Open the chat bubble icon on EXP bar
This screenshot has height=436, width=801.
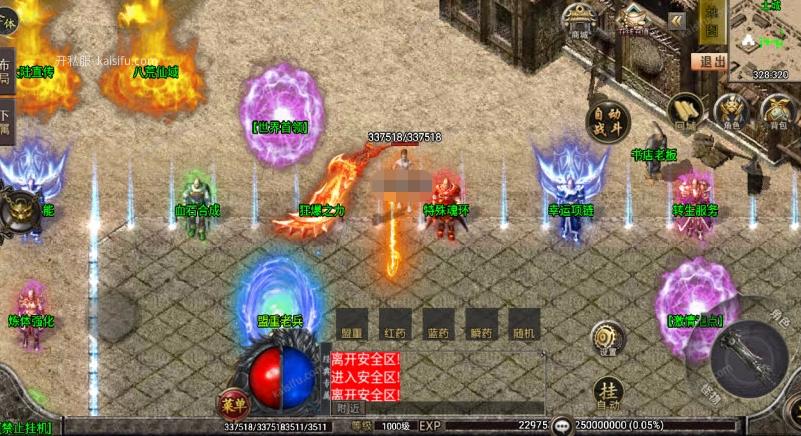(x=563, y=425)
